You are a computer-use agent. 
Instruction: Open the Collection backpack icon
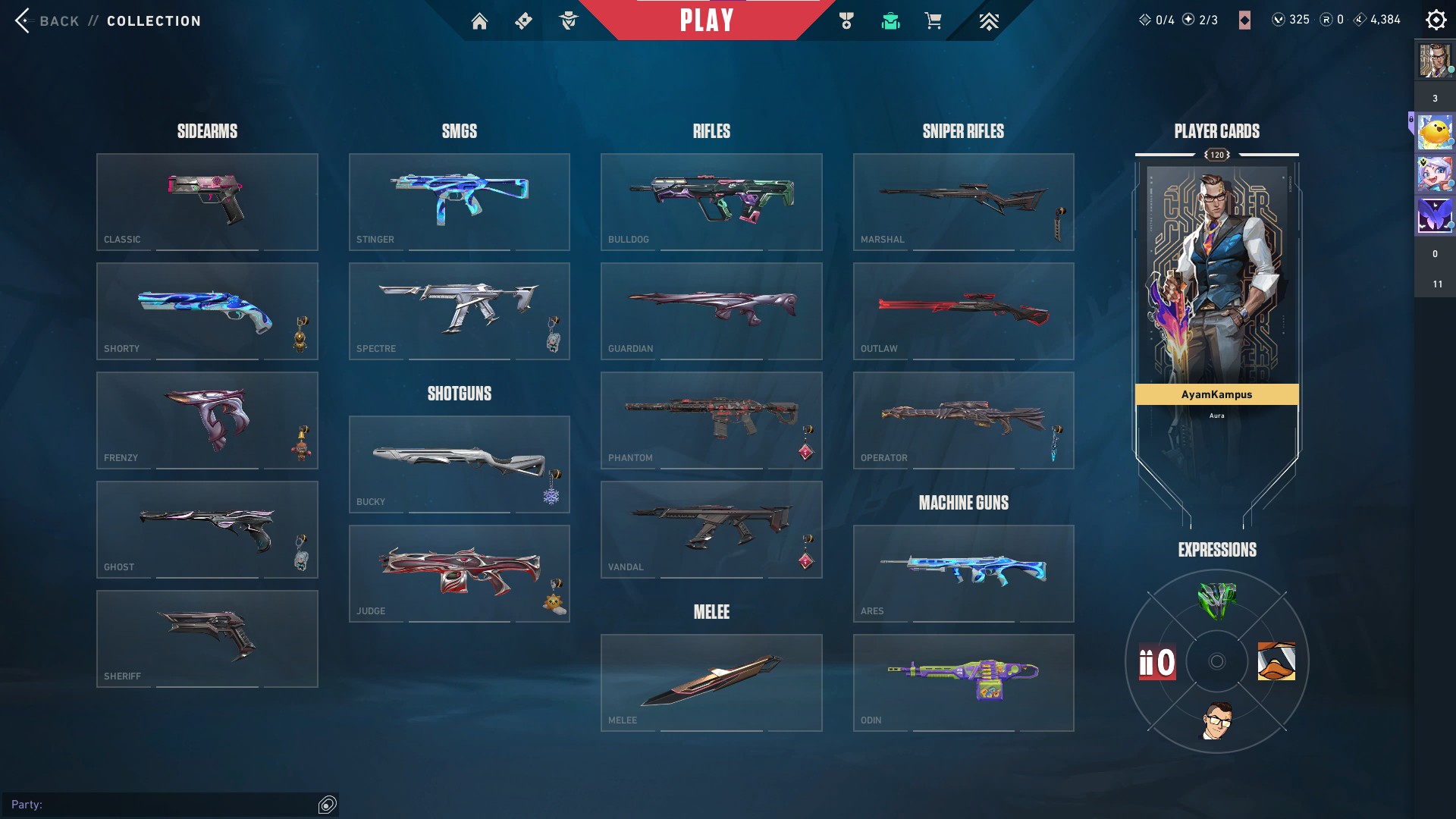tap(890, 20)
